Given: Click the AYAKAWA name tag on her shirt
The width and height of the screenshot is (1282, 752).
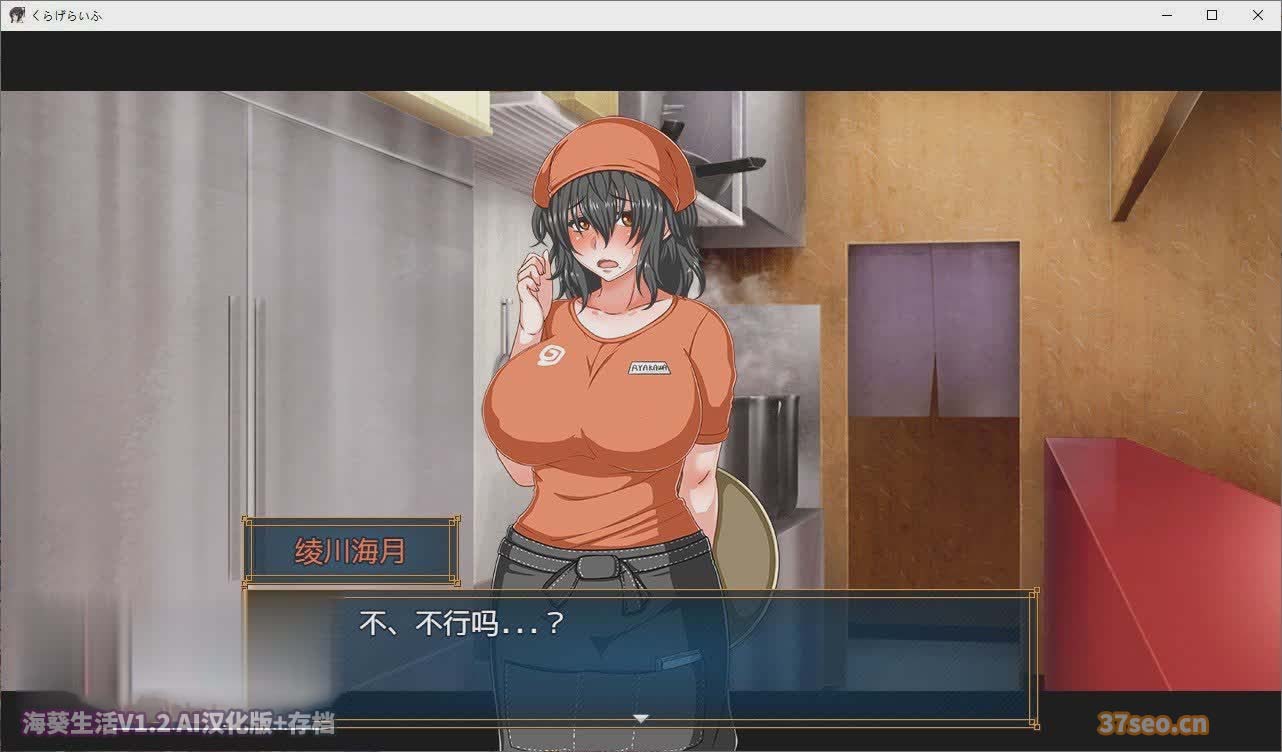Looking at the screenshot, I should [x=651, y=366].
